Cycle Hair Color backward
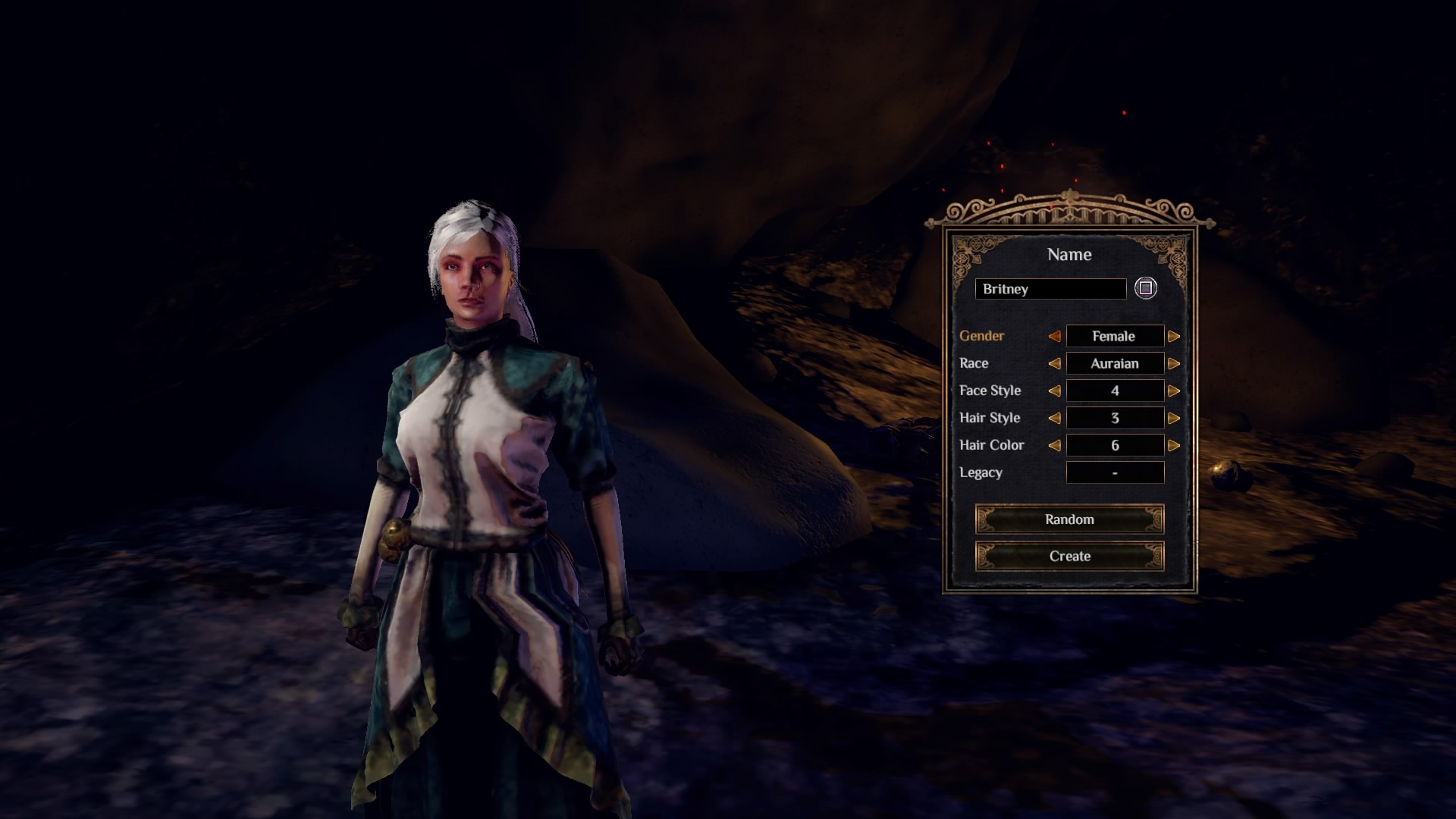The image size is (1456, 819). pos(1054,445)
